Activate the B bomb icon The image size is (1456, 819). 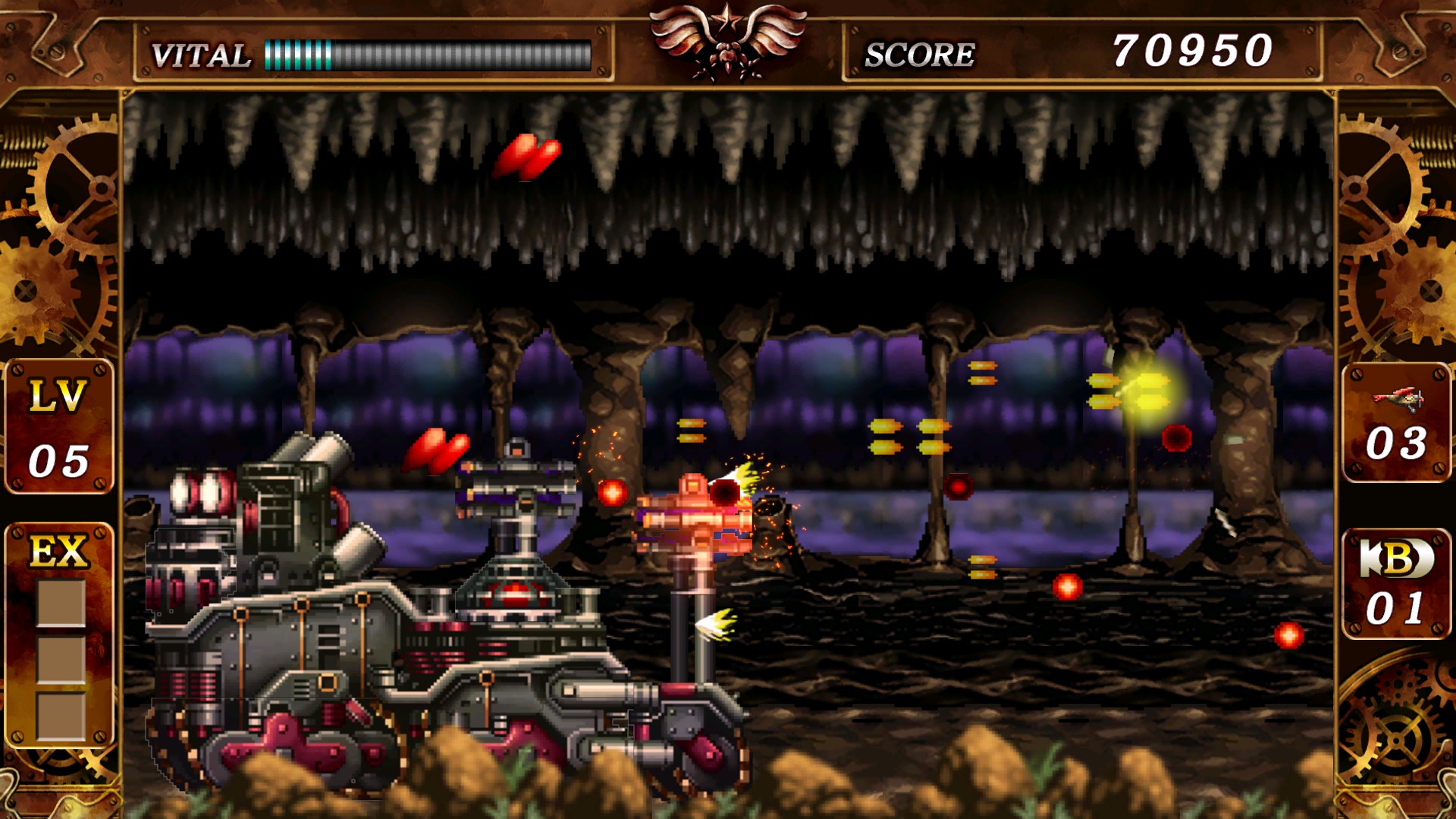(x=1396, y=559)
